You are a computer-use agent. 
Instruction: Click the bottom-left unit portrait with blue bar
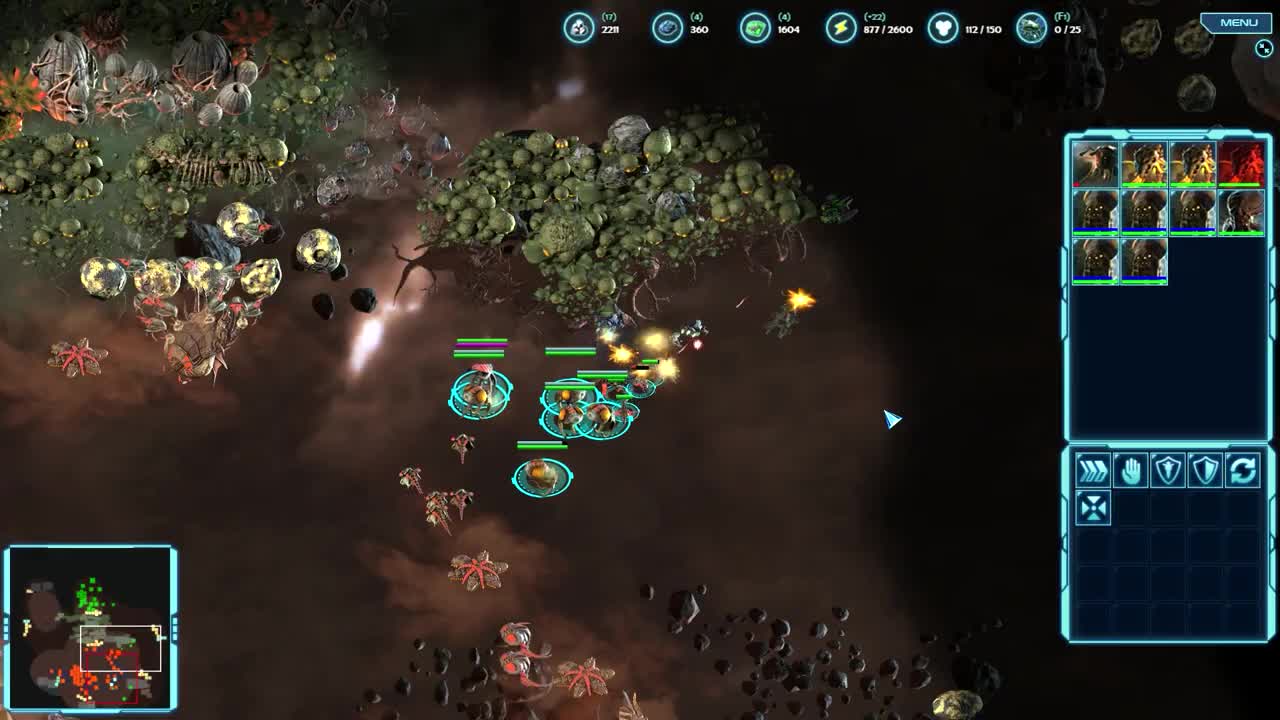pyautogui.click(x=1096, y=262)
